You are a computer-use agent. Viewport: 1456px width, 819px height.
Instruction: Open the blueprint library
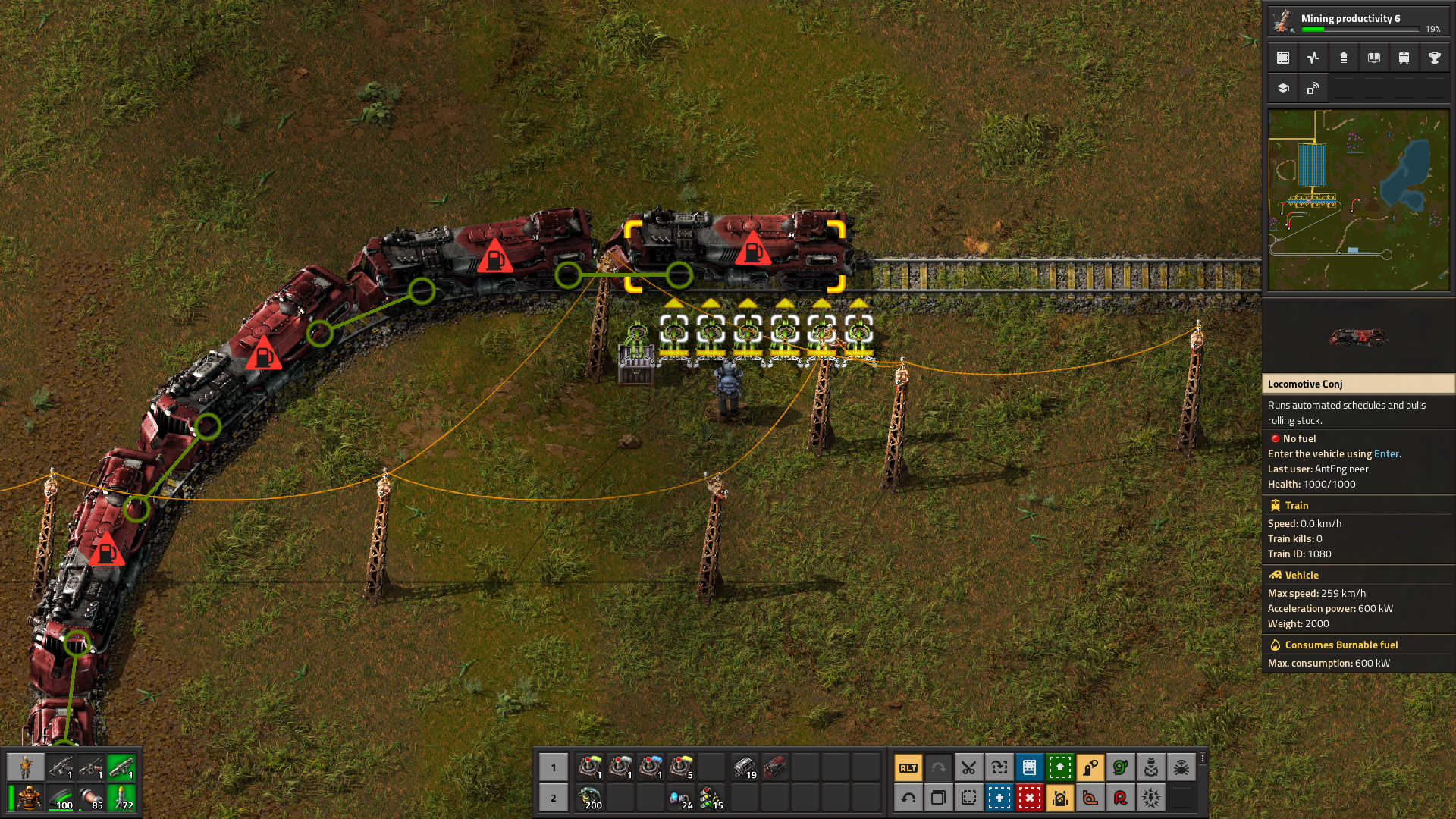[x=1282, y=57]
